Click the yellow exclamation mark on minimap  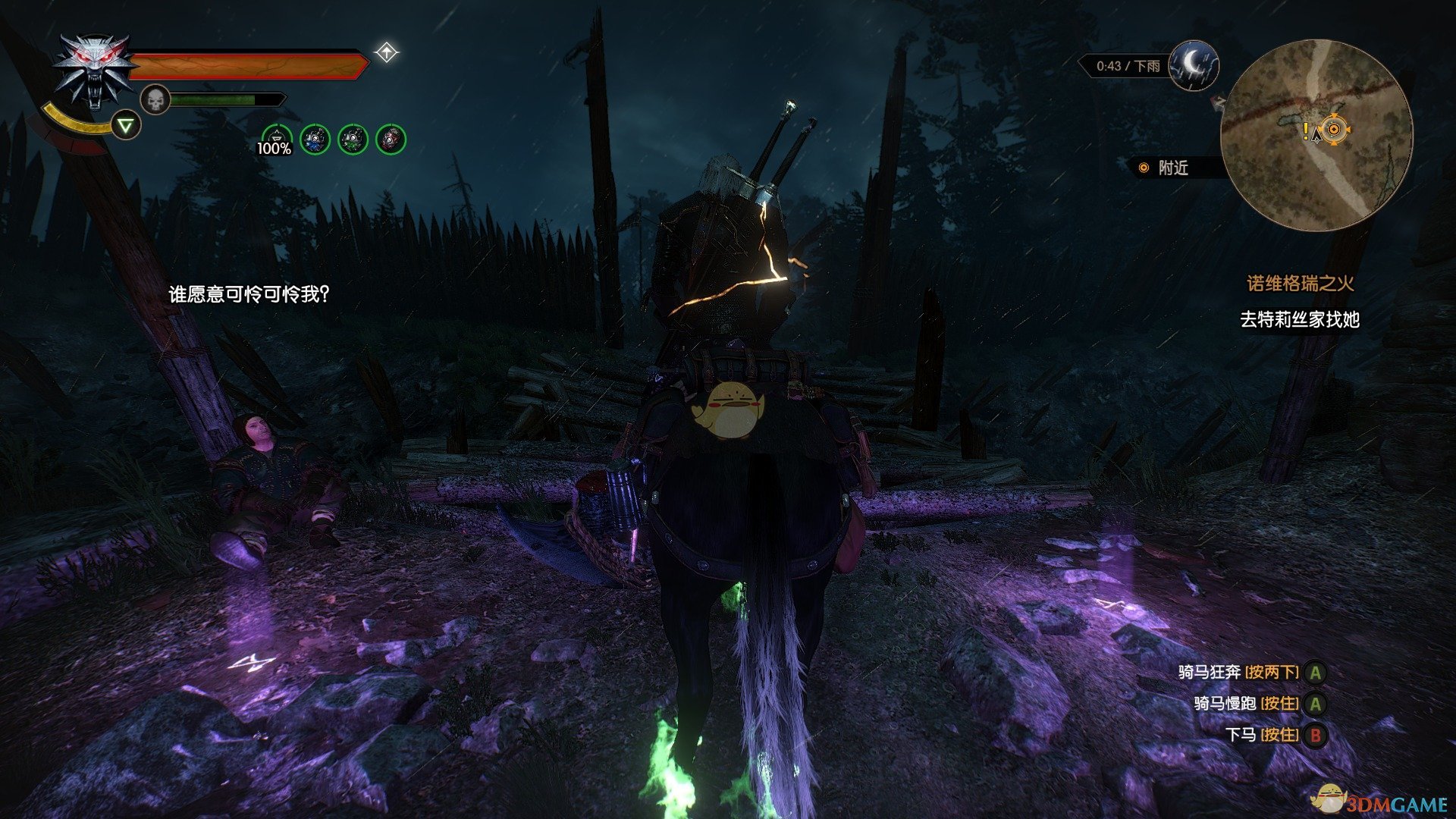[x=1305, y=132]
